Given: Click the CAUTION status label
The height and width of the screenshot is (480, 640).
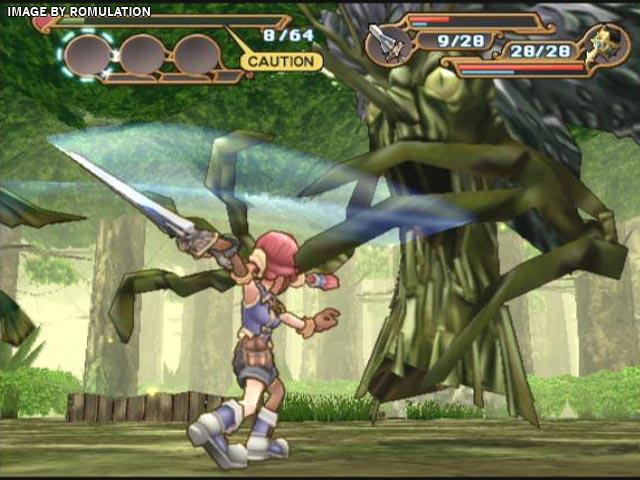Looking at the screenshot, I should [x=281, y=61].
